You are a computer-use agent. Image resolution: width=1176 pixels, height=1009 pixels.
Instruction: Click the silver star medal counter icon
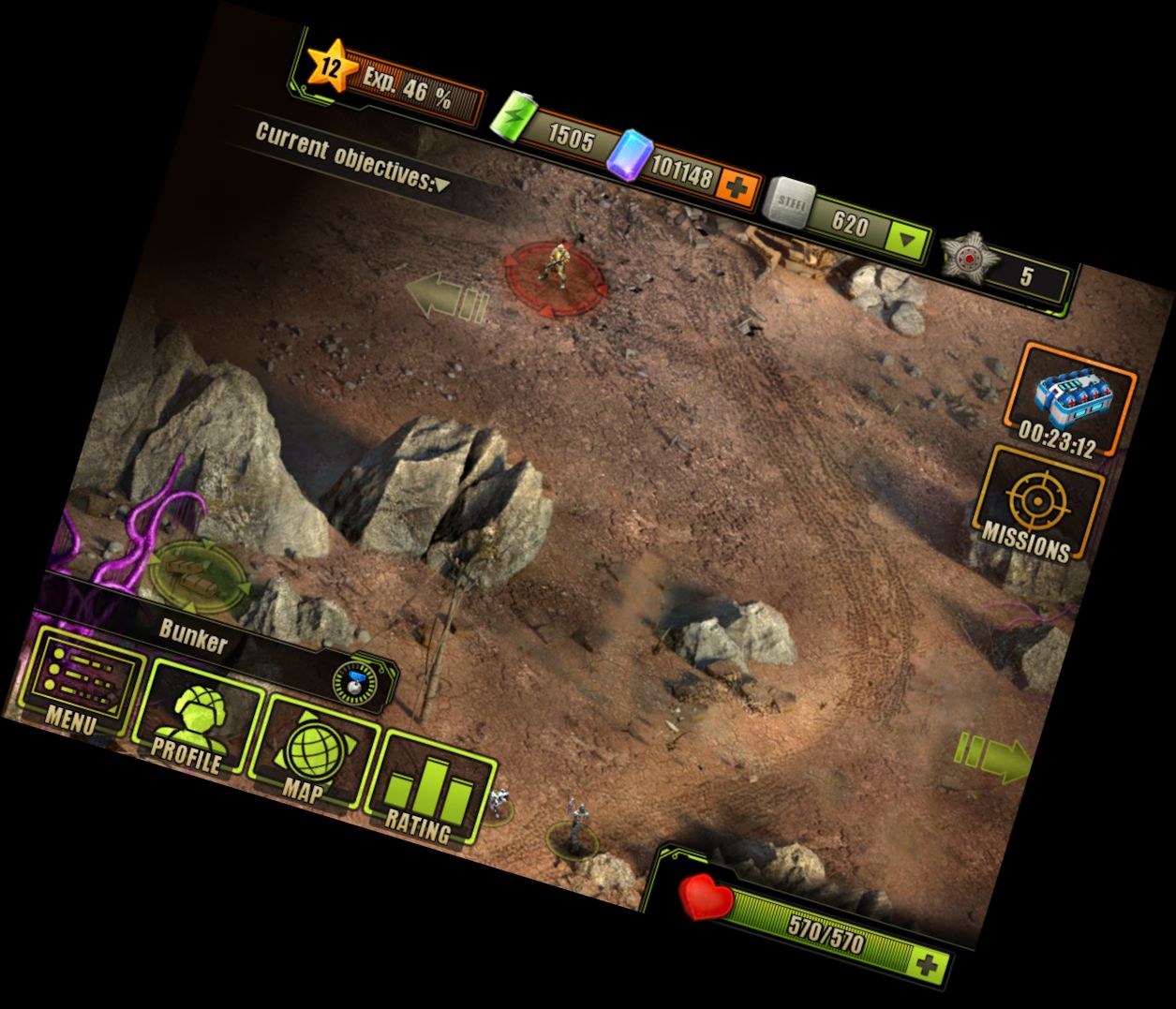tap(965, 256)
